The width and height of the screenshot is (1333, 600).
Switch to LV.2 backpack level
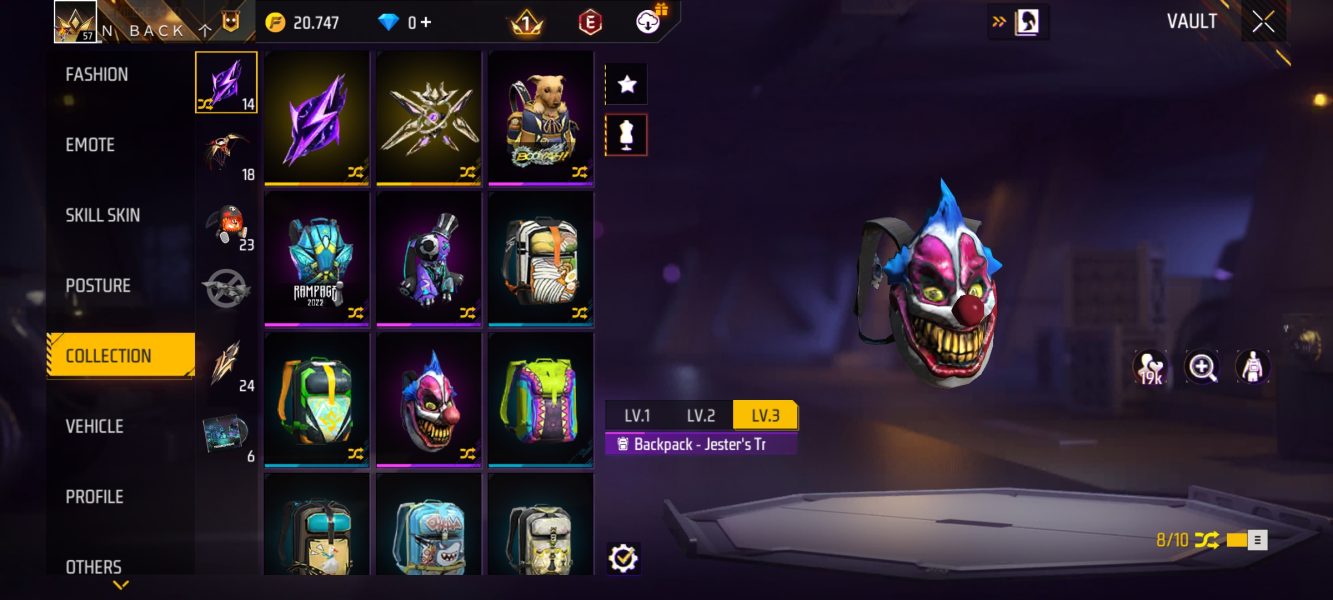tap(700, 416)
